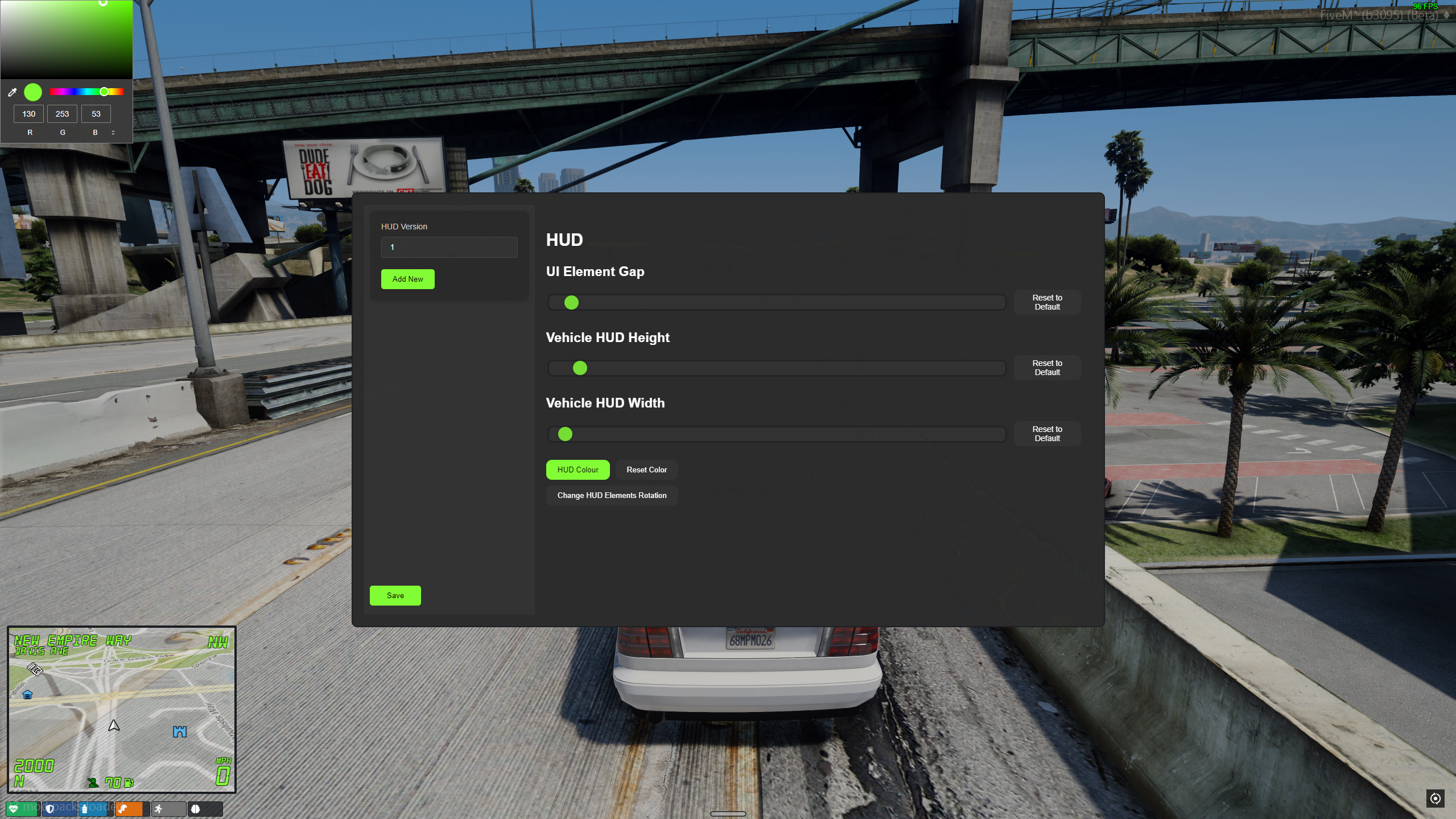Select the blue value input box
This screenshot has height=819, width=1456.
(96, 114)
